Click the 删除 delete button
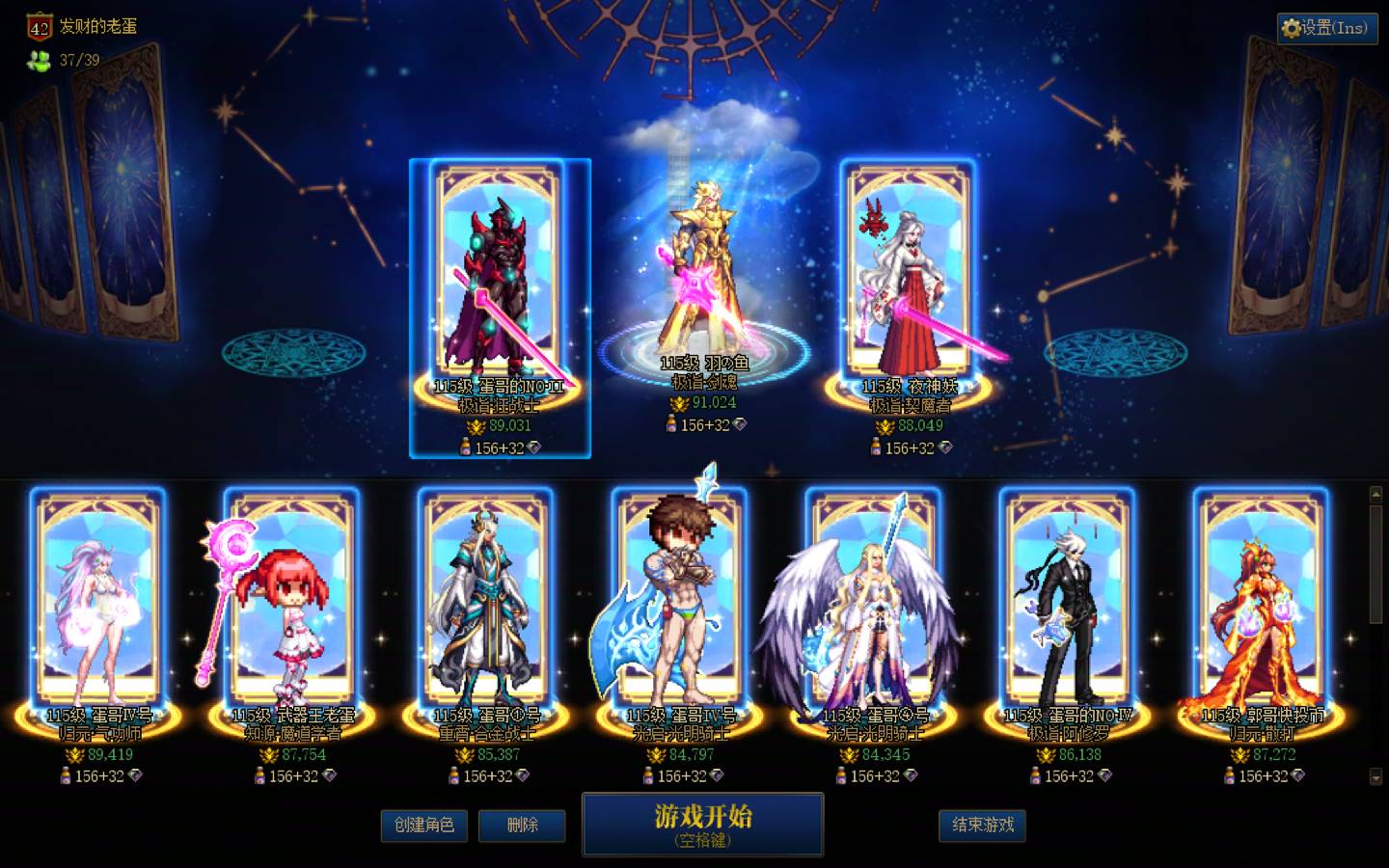1389x868 pixels. (x=522, y=826)
